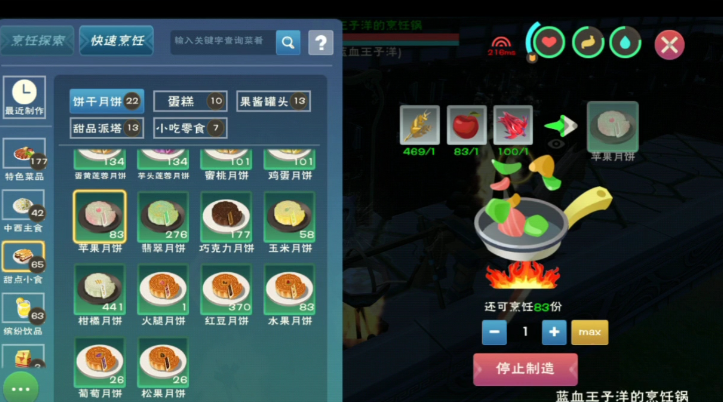Screen dimensions: 723x402
Task: Click the recipe search input field
Action: 220,41
